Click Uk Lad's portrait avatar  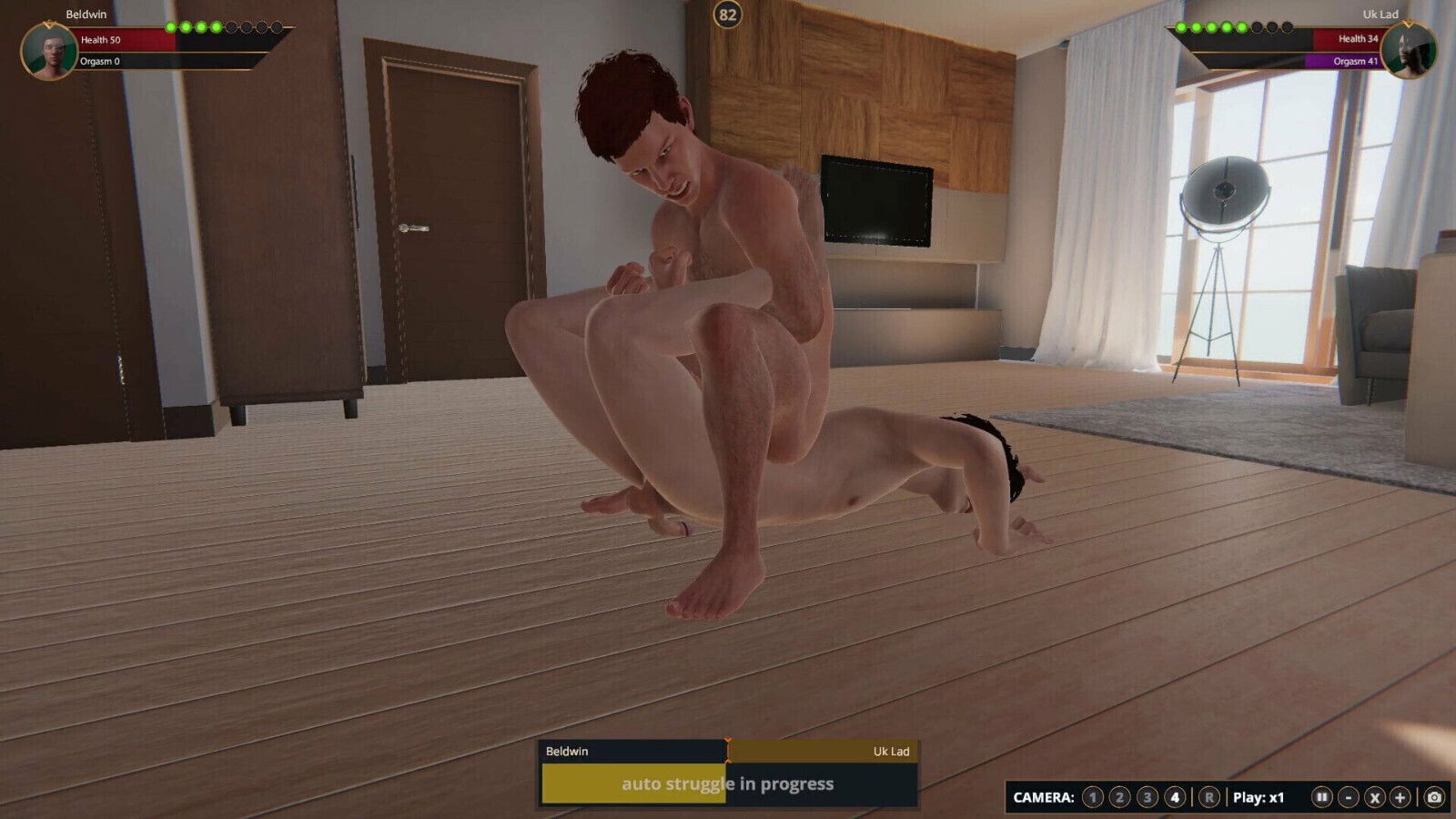1408,51
